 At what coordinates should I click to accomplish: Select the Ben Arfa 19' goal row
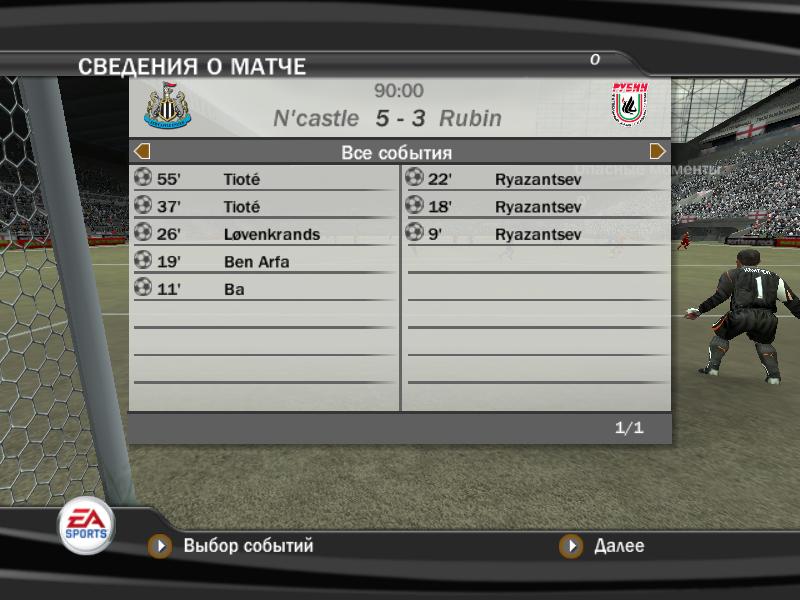(x=264, y=262)
